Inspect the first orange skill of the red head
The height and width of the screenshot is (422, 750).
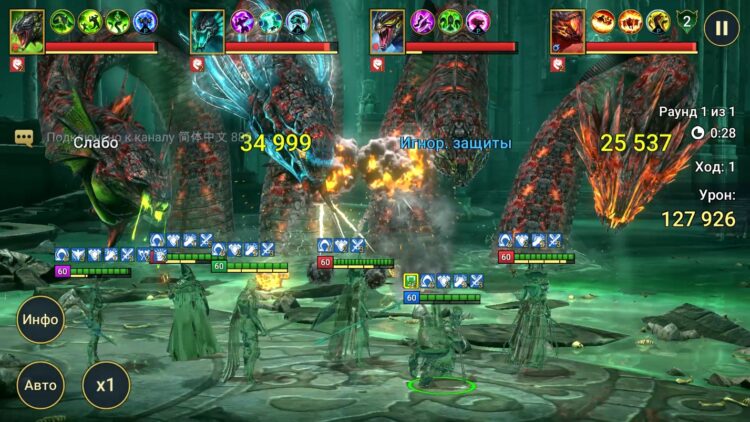pos(602,21)
